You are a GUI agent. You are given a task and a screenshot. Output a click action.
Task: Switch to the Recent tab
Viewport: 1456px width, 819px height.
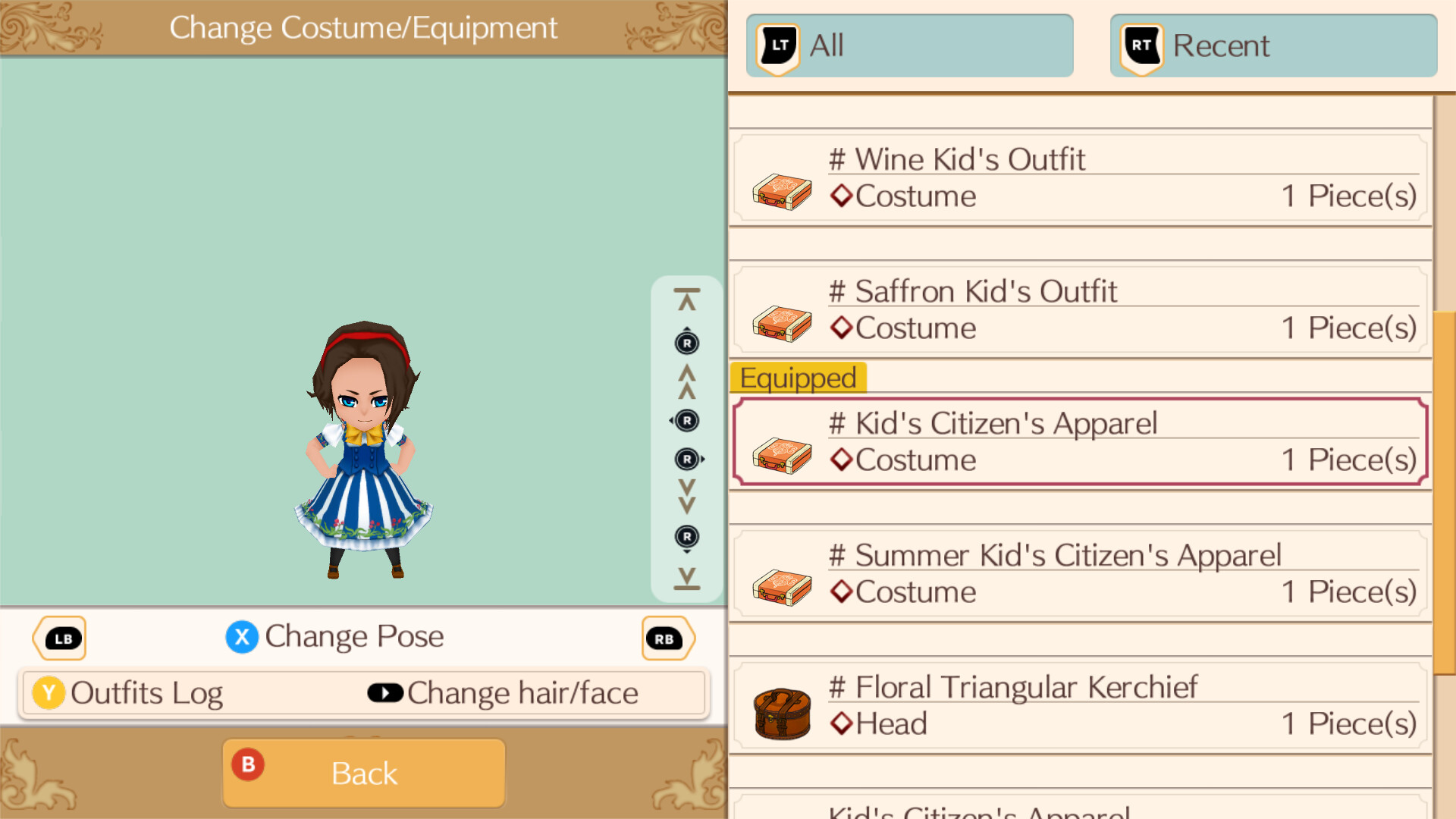pos(1272,45)
